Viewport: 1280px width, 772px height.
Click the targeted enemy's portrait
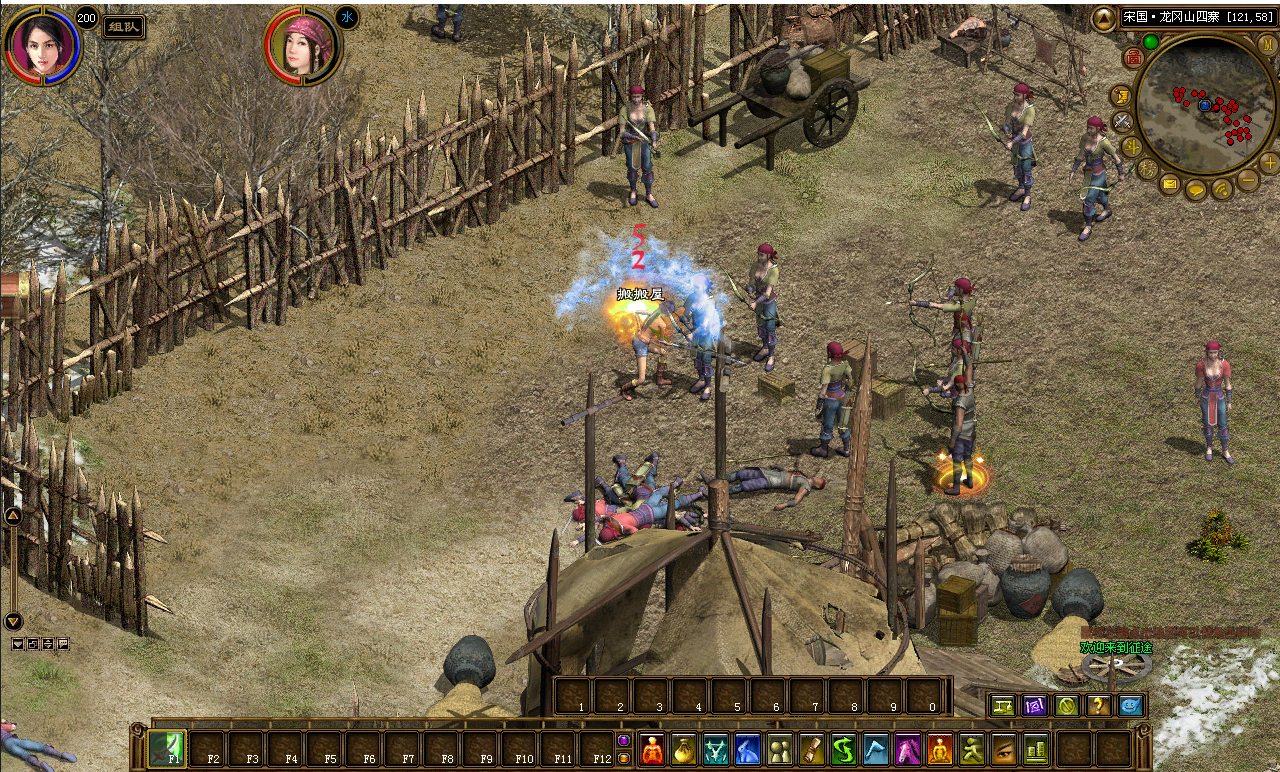click(302, 46)
